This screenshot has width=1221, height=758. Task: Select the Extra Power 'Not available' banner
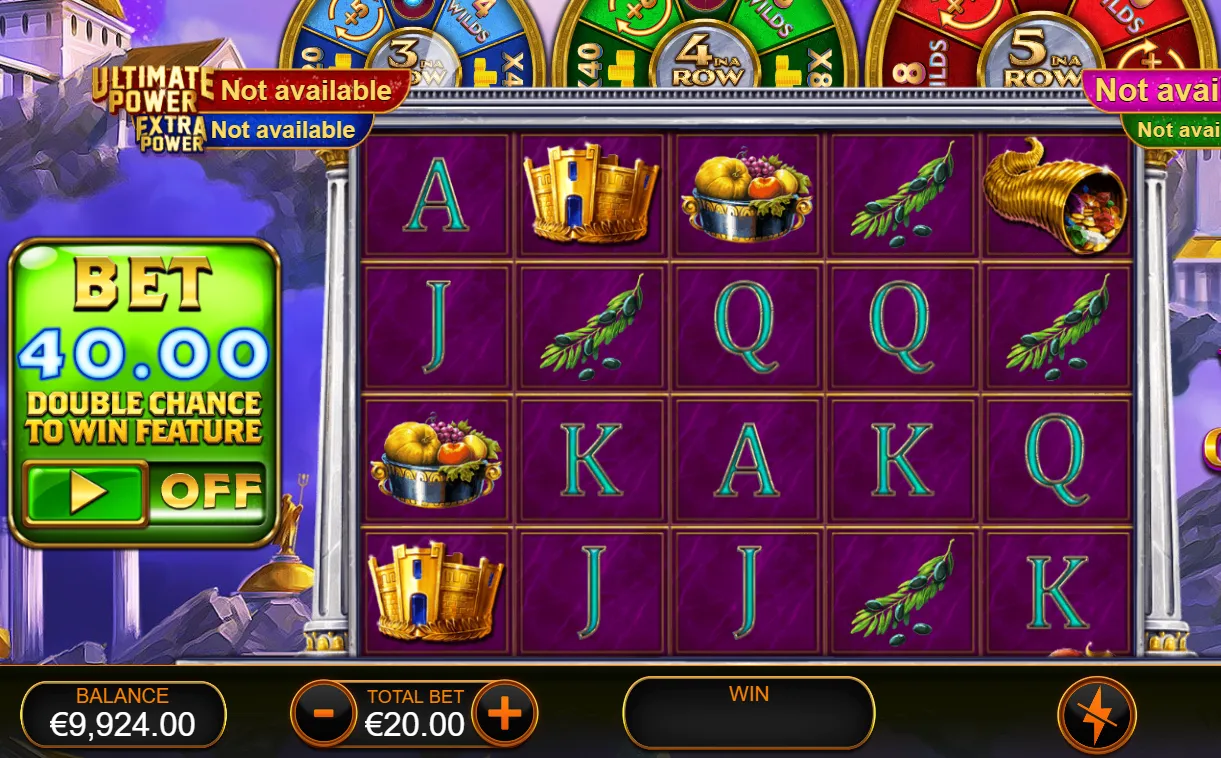(283, 130)
